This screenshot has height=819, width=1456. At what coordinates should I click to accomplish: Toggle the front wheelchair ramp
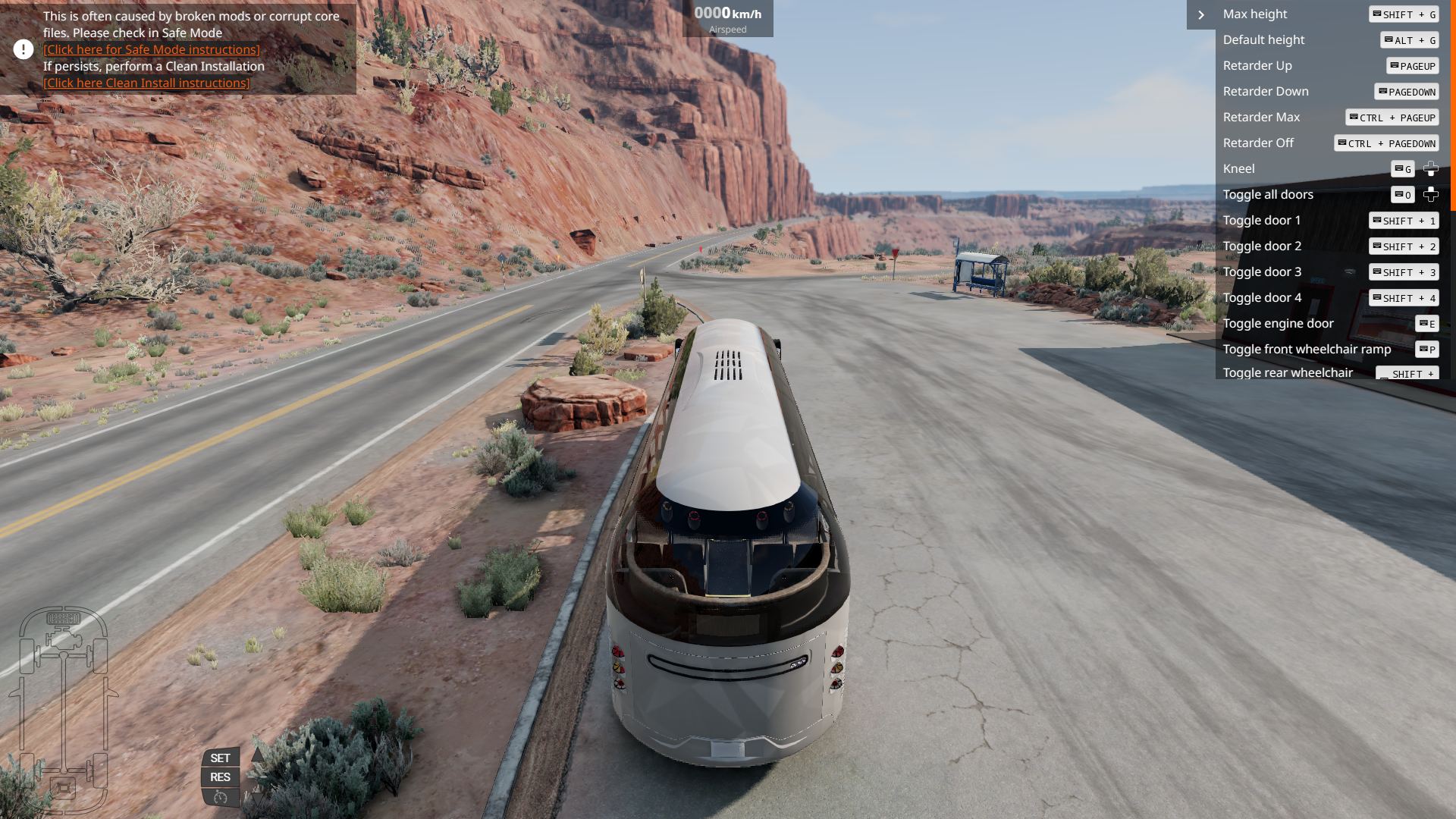(x=1307, y=349)
